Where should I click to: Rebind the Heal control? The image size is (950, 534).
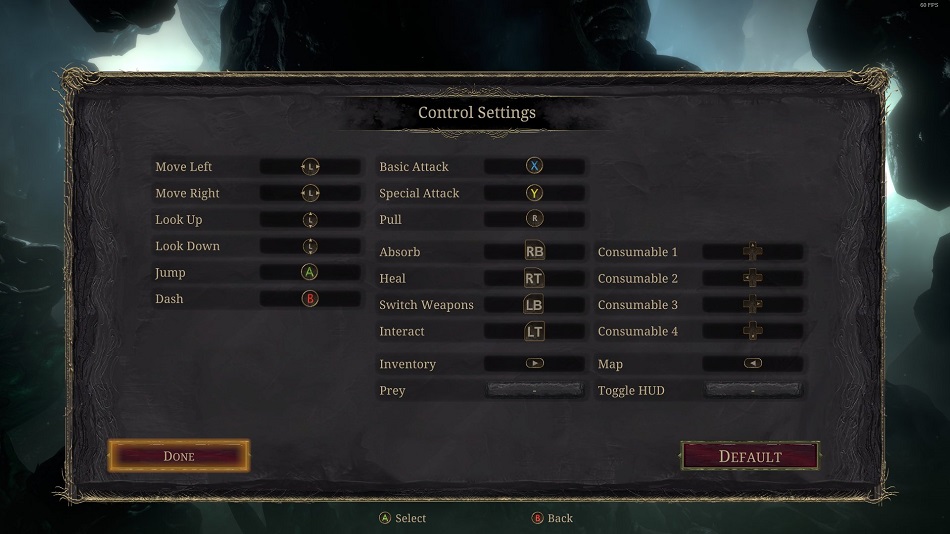click(x=534, y=279)
